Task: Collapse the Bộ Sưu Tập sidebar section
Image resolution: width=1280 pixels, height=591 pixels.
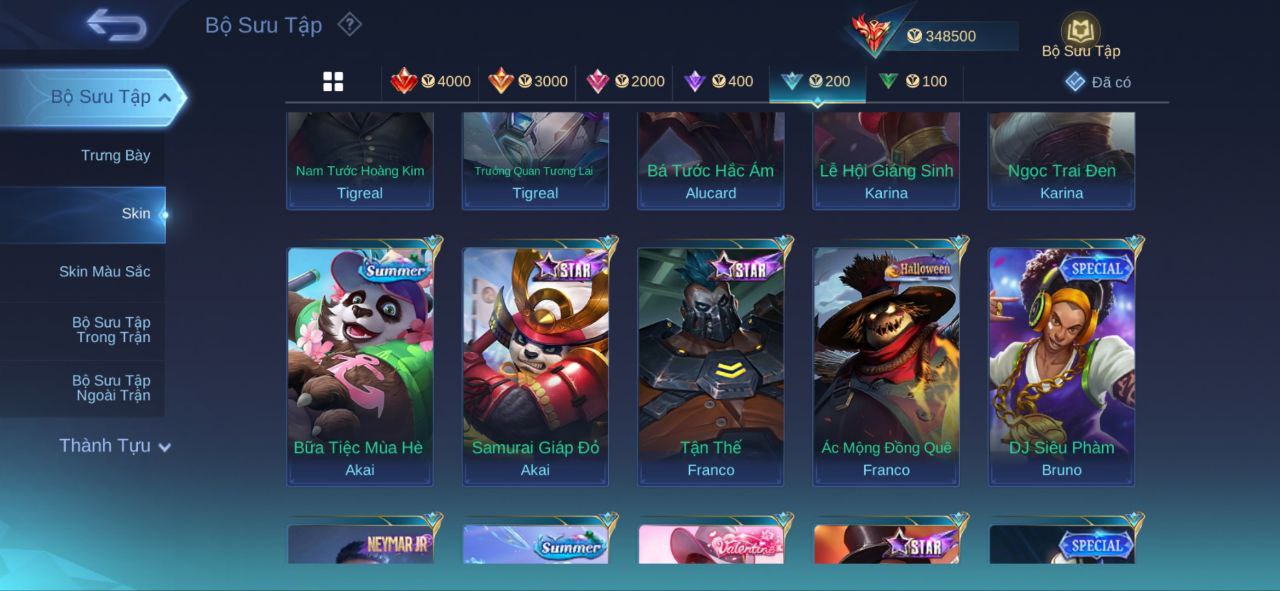Action: pos(164,98)
